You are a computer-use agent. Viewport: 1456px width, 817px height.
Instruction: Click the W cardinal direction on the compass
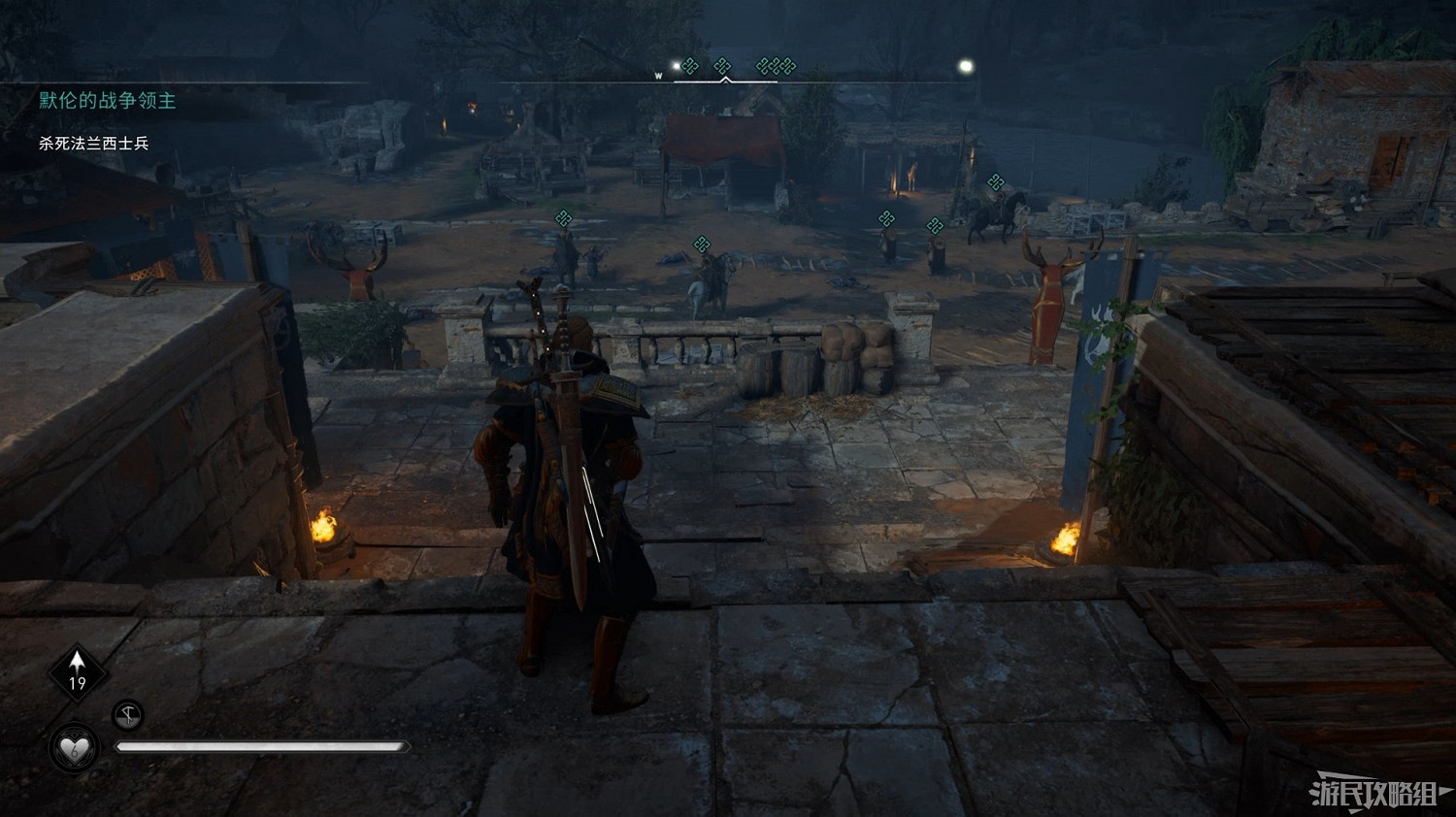point(658,76)
